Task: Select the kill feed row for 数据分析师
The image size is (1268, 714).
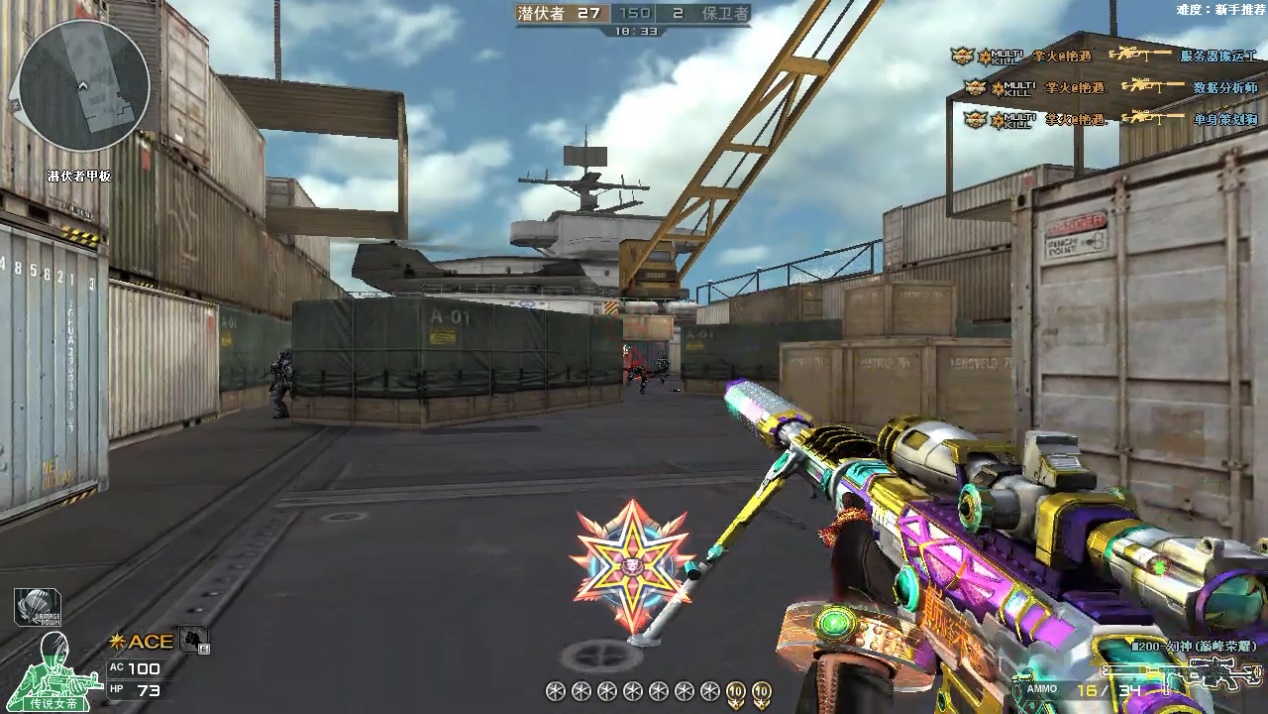Action: [1105, 88]
